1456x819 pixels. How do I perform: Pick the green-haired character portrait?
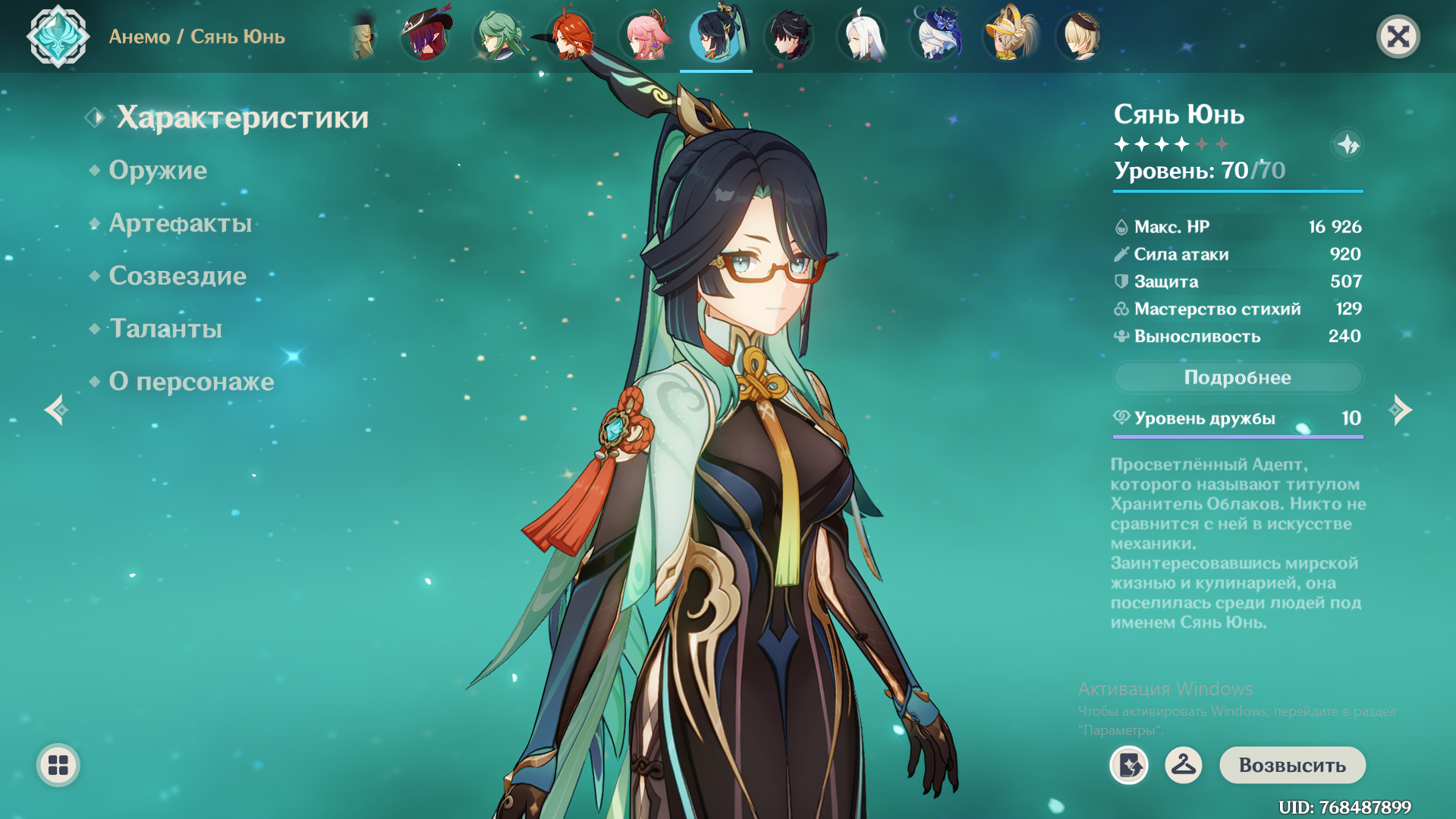coord(498,36)
